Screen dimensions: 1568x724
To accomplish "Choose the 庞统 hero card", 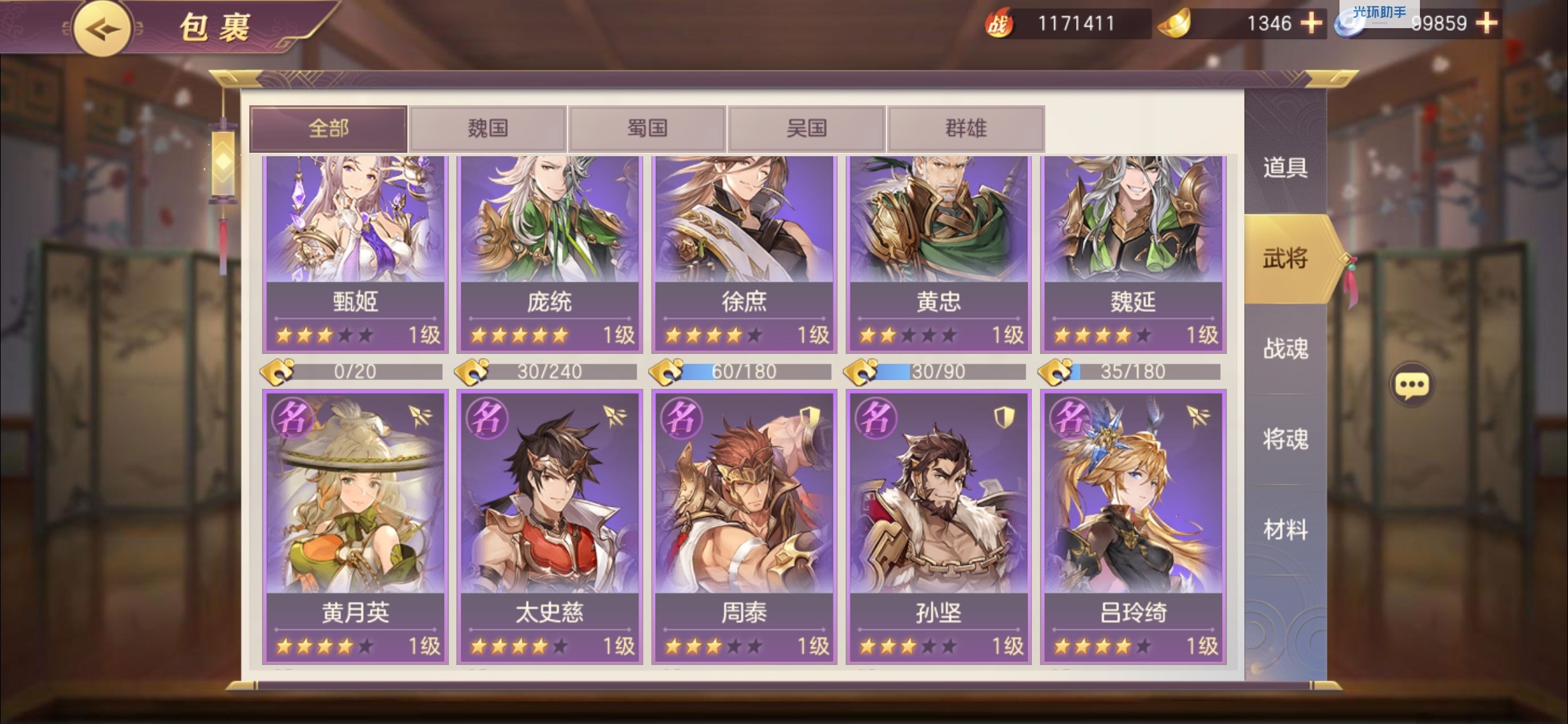I will (549, 253).
